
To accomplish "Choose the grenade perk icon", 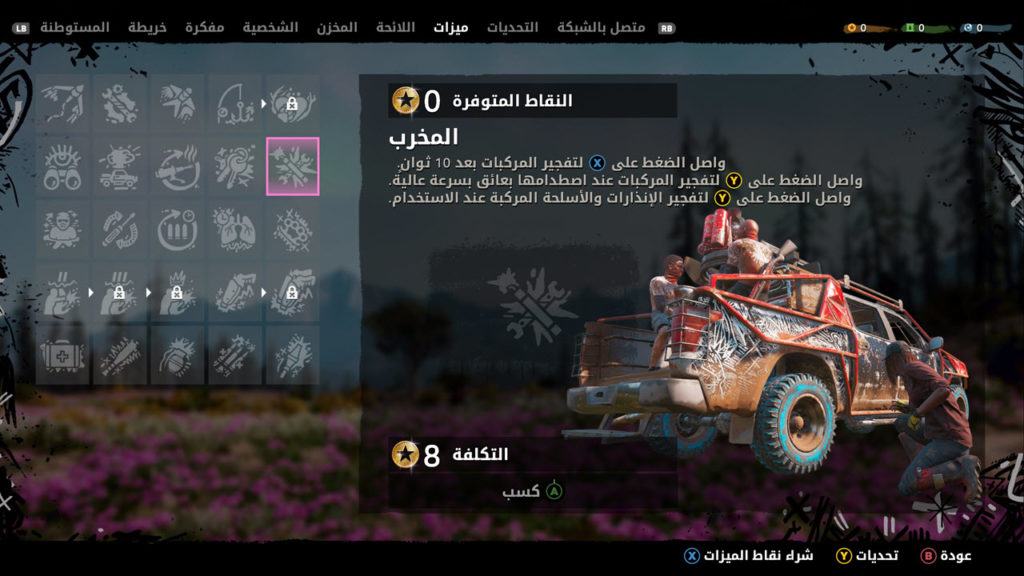I will pos(177,356).
